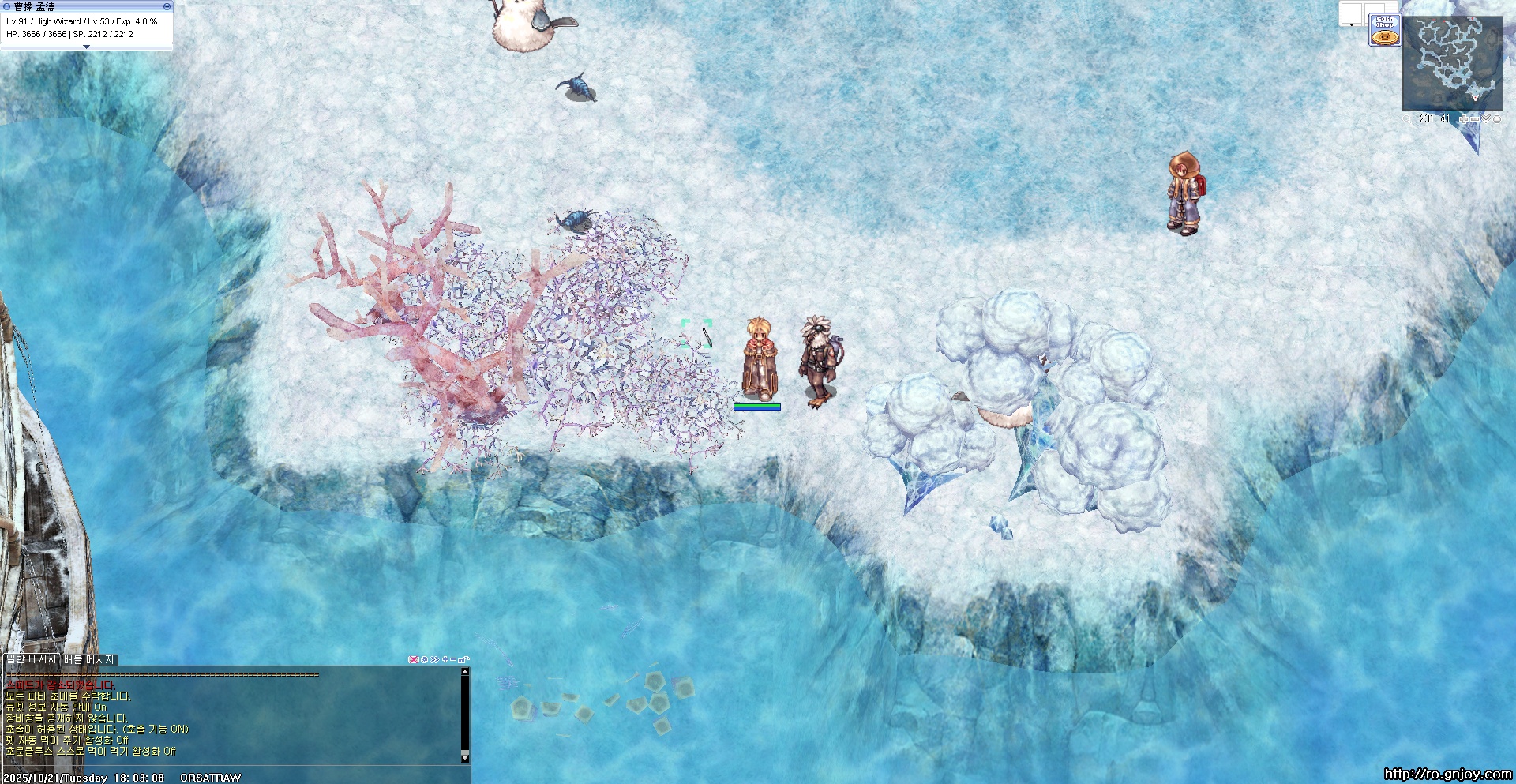Screen dimensions: 1516x784
Task: Click the magnifying glass below the minimap
Action: point(1406,119)
